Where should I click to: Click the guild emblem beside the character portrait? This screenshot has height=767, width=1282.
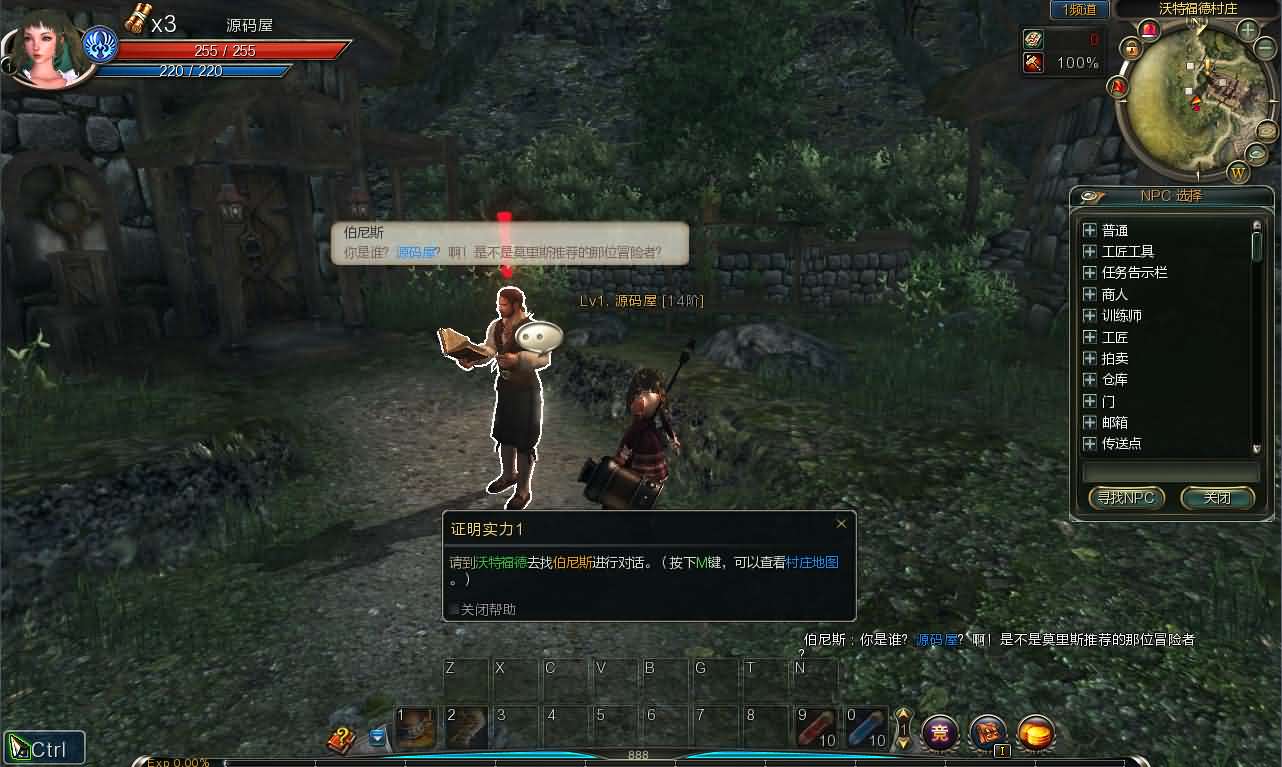(x=99, y=44)
